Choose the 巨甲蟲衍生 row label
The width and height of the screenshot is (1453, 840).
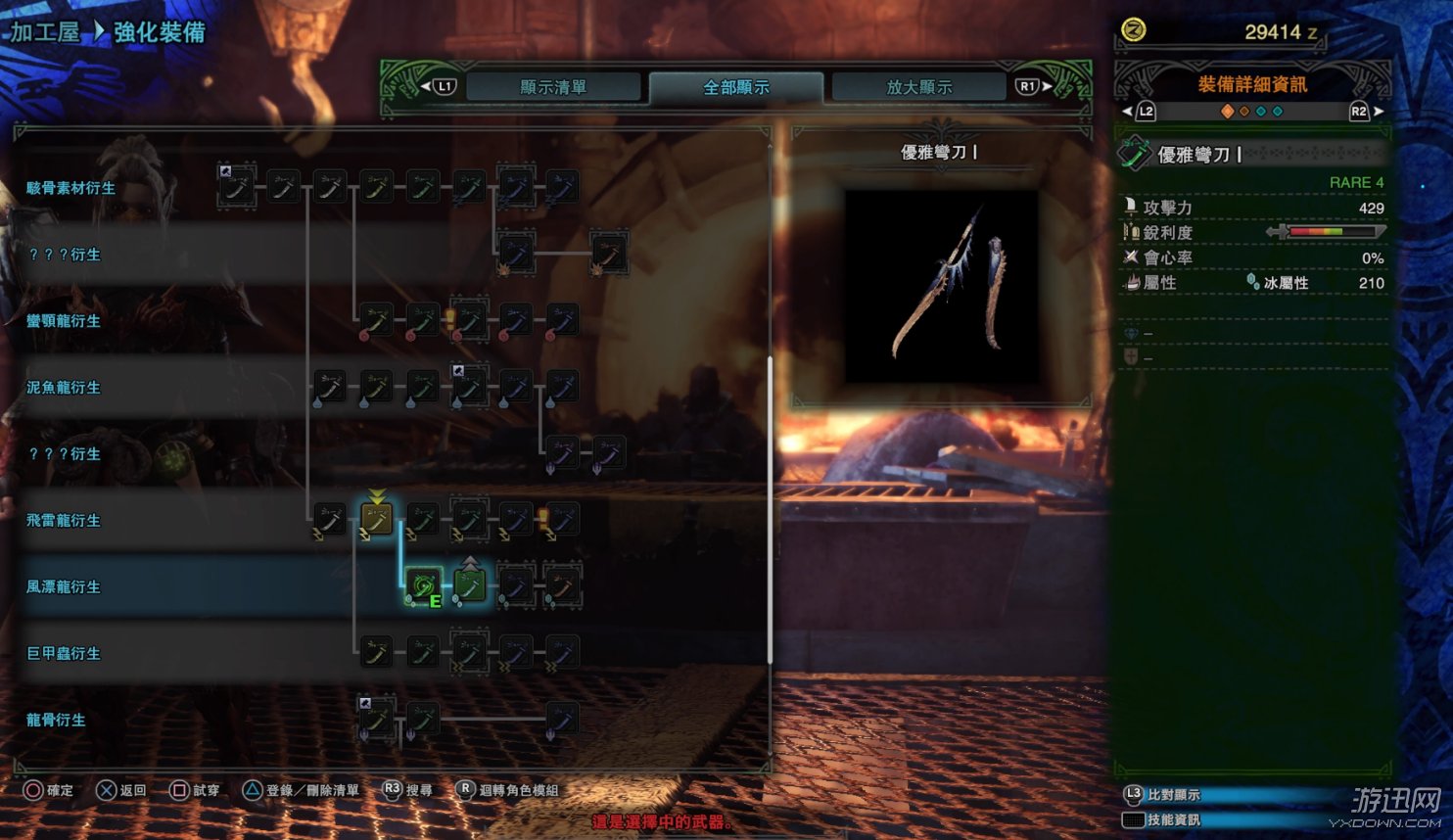click(64, 654)
